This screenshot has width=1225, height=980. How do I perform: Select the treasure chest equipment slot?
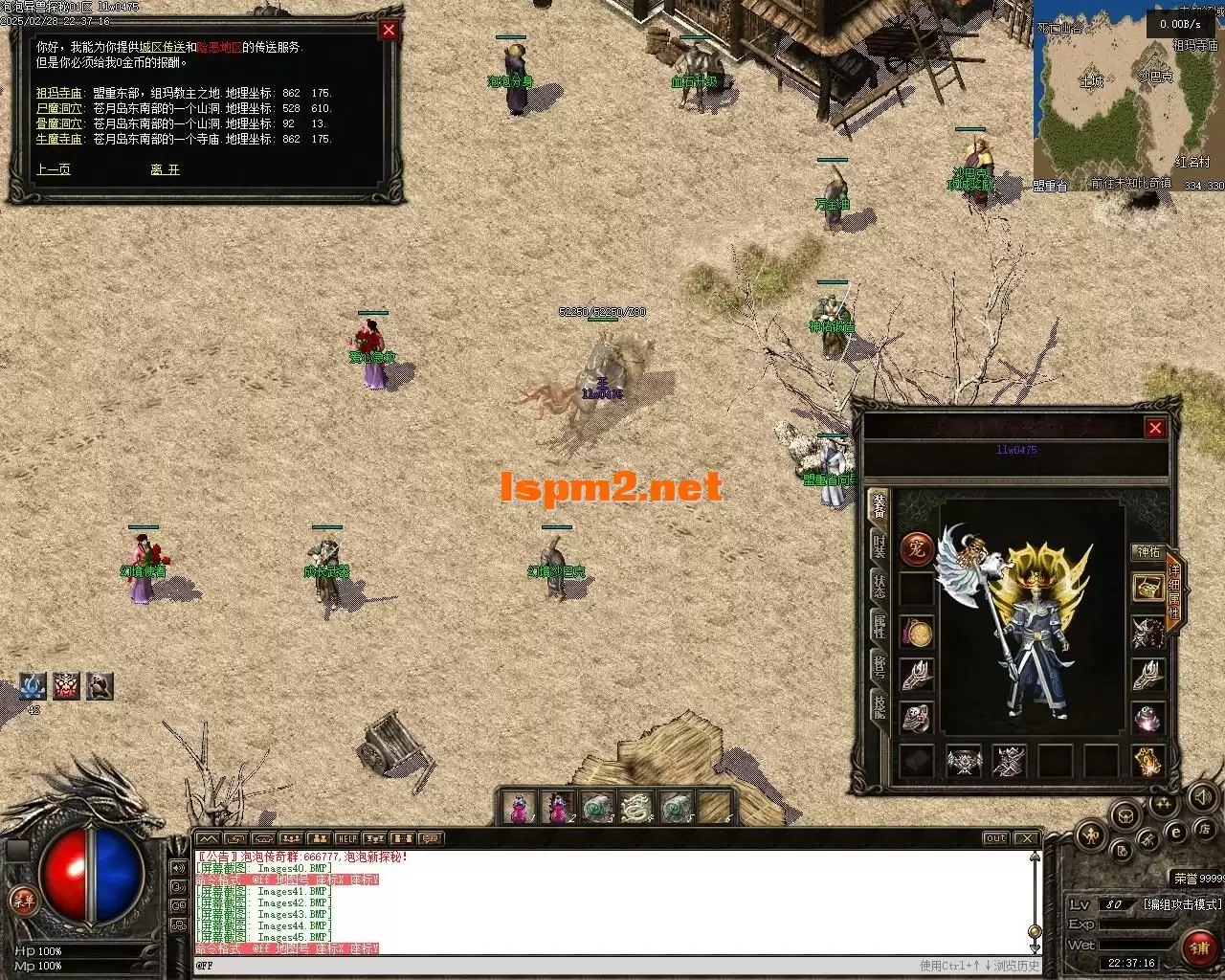click(x=1147, y=588)
